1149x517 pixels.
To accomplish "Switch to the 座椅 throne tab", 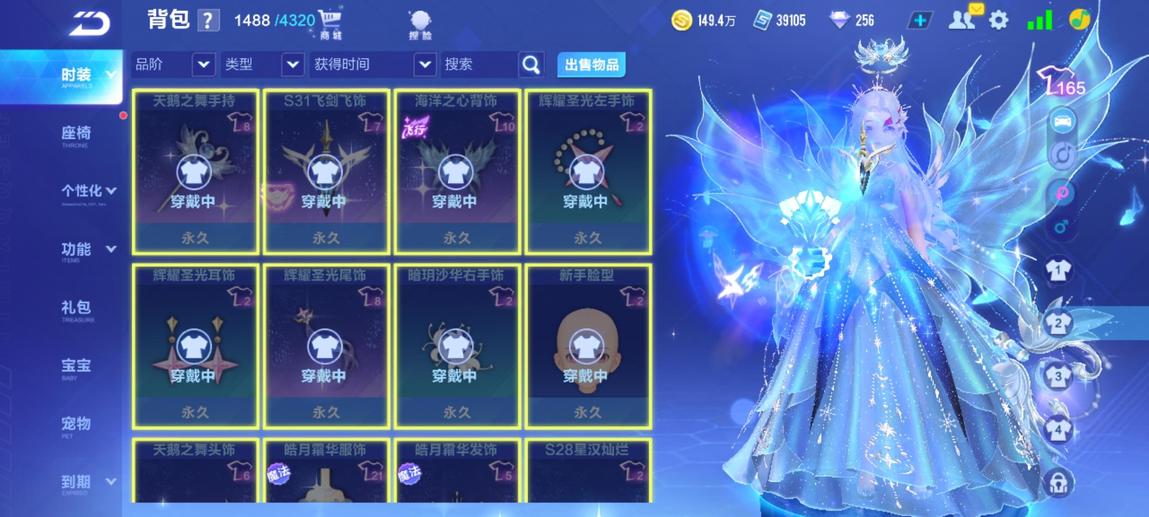I will click(76, 134).
